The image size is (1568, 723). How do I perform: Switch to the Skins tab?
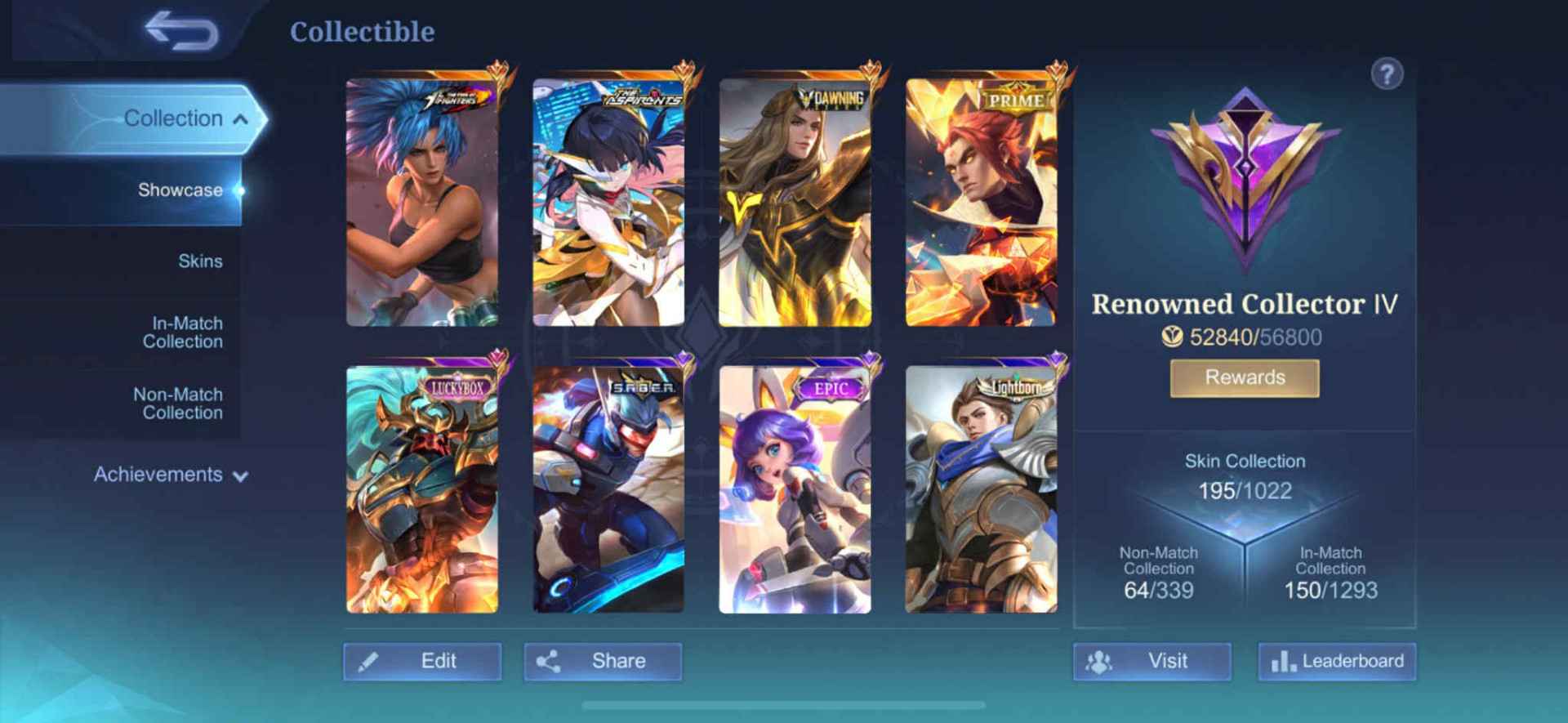[x=200, y=261]
